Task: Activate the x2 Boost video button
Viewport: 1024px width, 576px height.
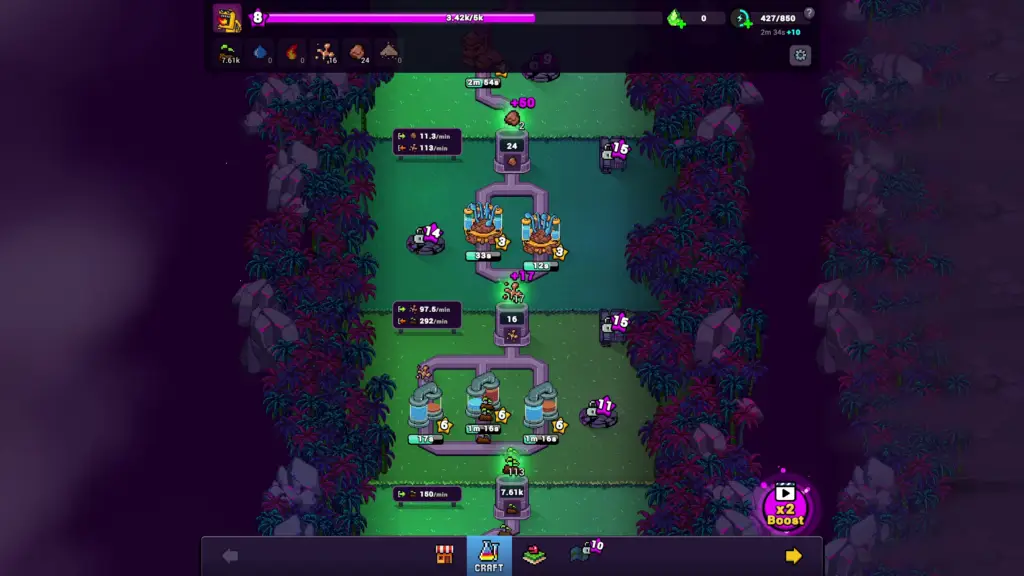Action: (x=785, y=505)
